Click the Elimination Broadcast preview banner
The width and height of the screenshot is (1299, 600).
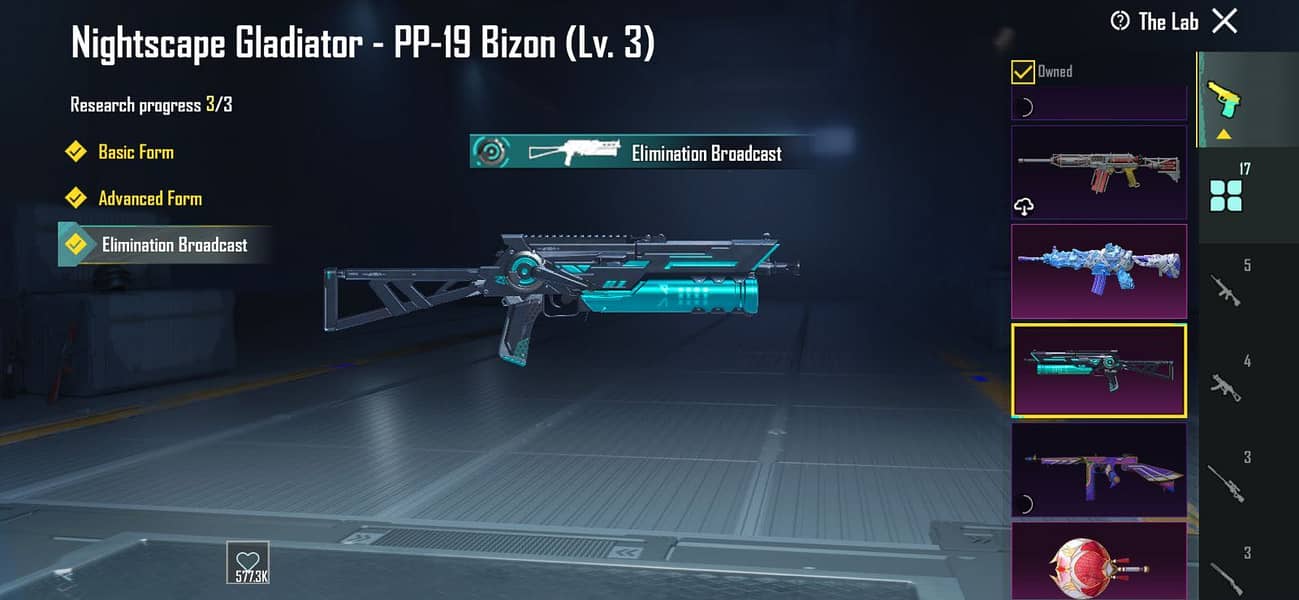[640, 152]
